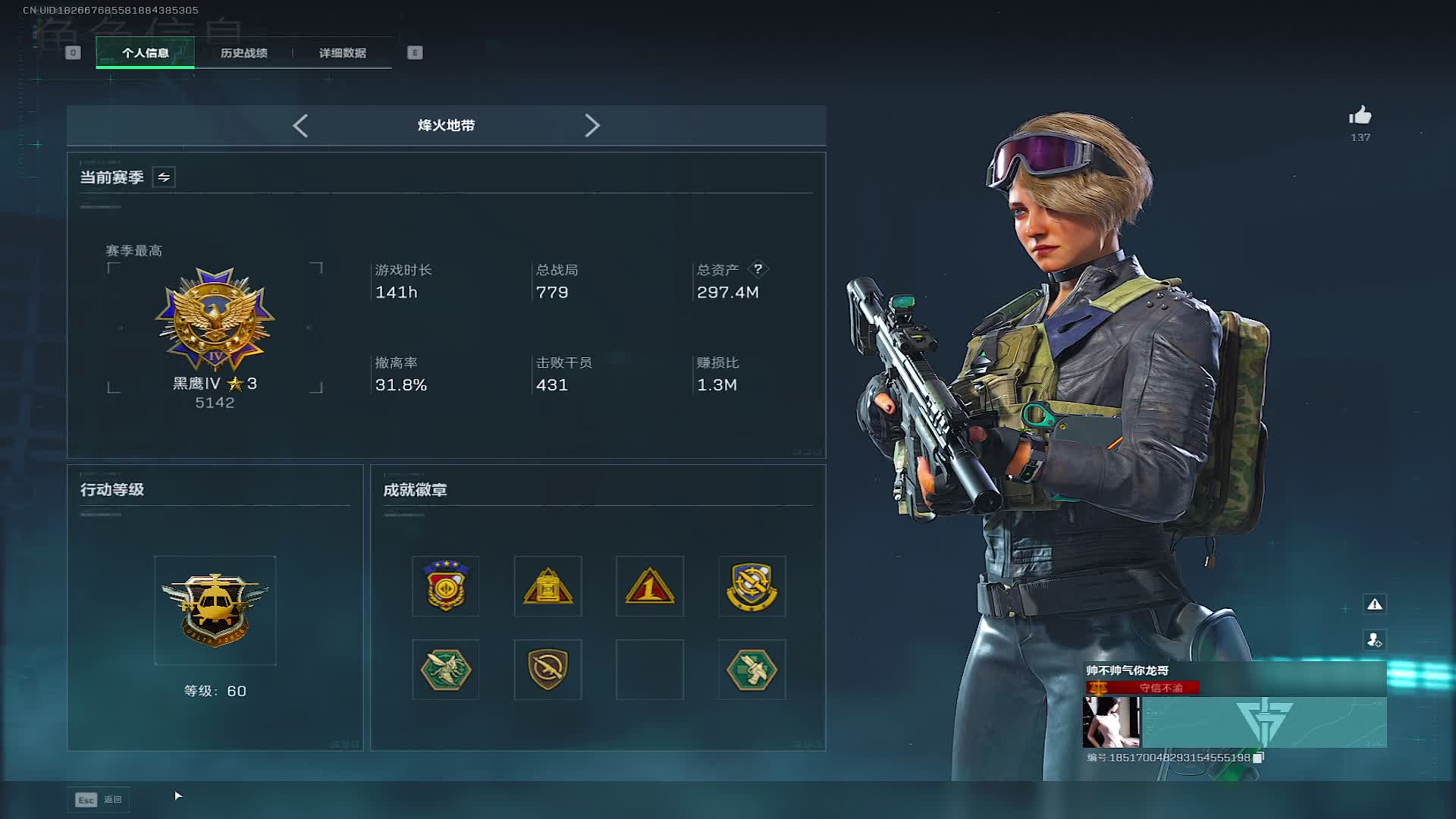Image resolution: width=1456 pixels, height=819 pixels.
Task: Click the 返回 back button
Action: click(x=99, y=799)
